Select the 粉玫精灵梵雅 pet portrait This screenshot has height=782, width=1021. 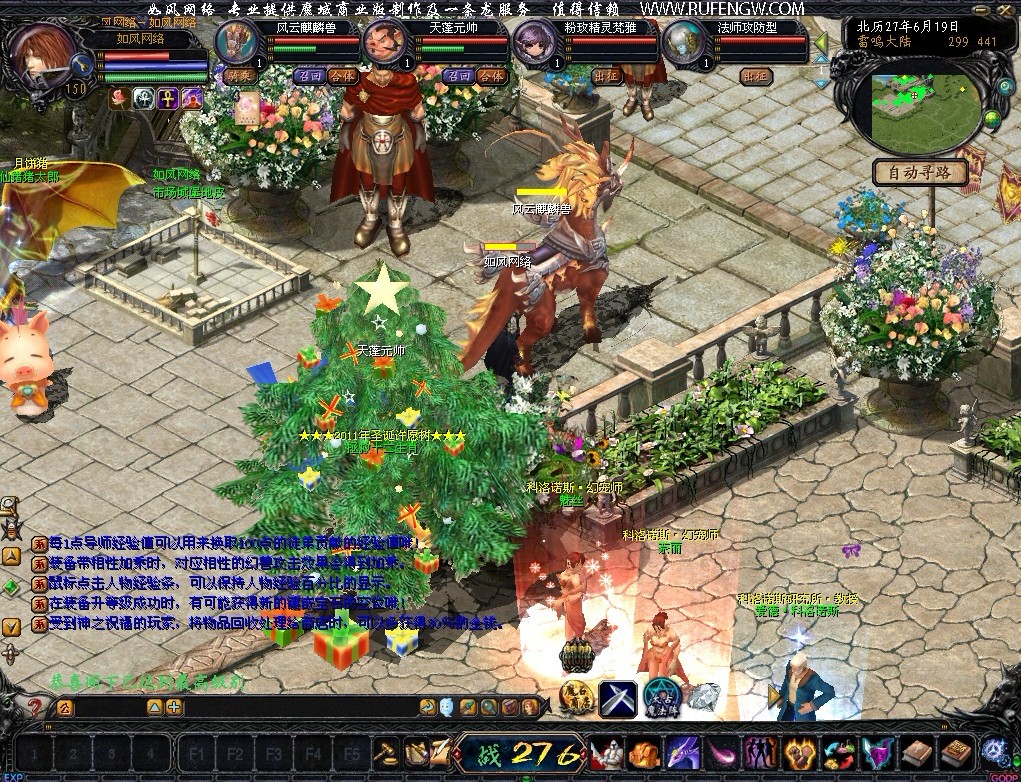coord(533,43)
